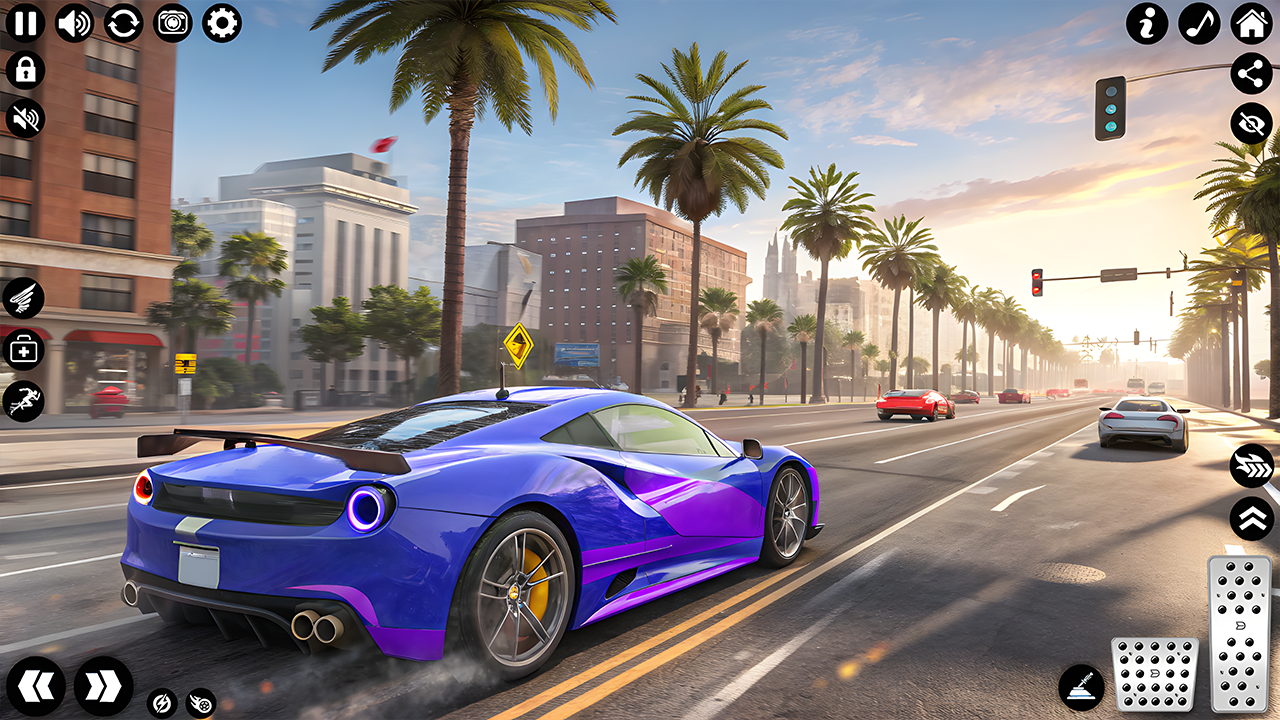
Task: Switch camera view with the camera icon
Action: 173,22
